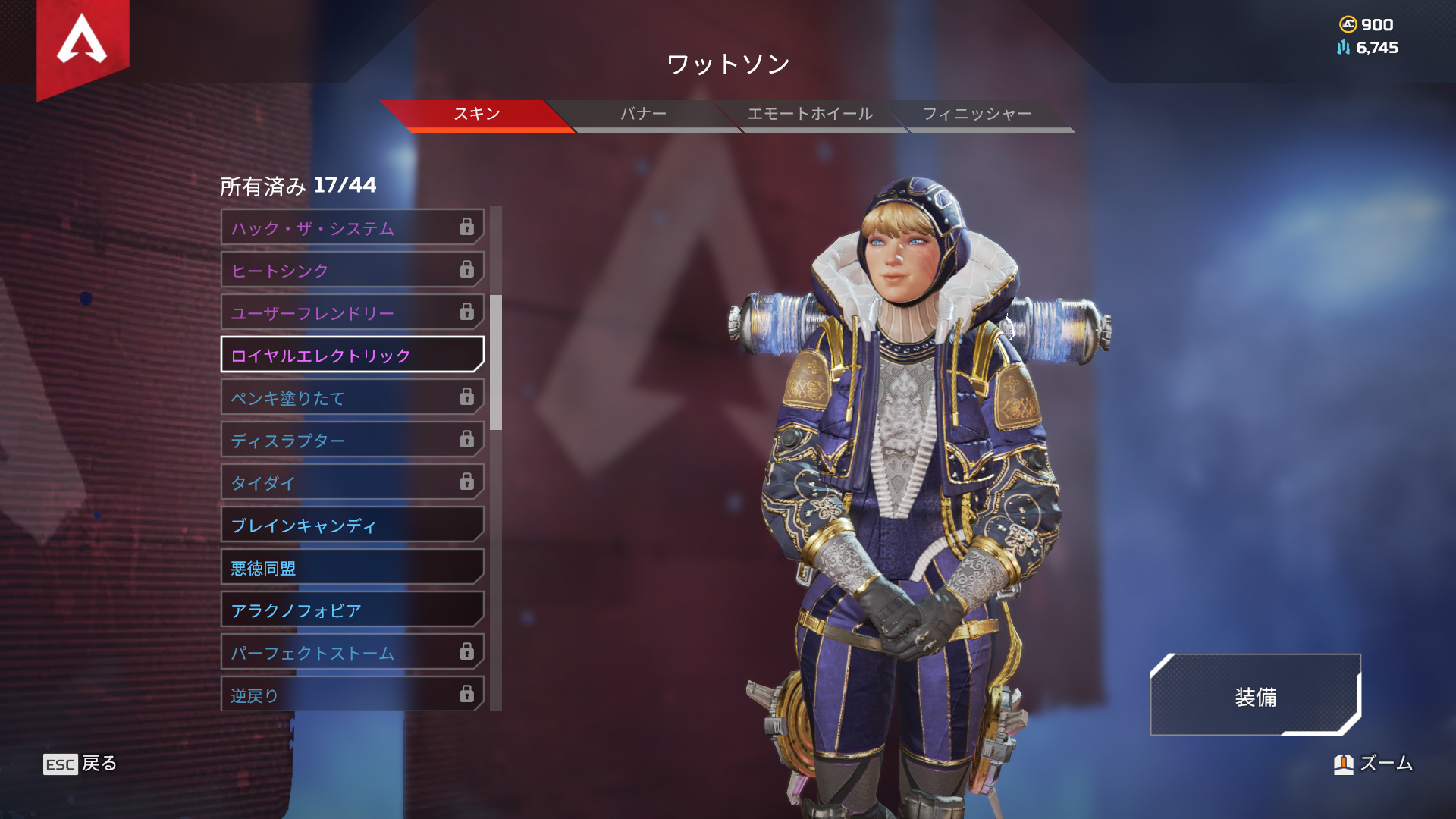Select the アラクノフォビア skin
Image resolution: width=1456 pixels, height=819 pixels.
[x=352, y=610]
